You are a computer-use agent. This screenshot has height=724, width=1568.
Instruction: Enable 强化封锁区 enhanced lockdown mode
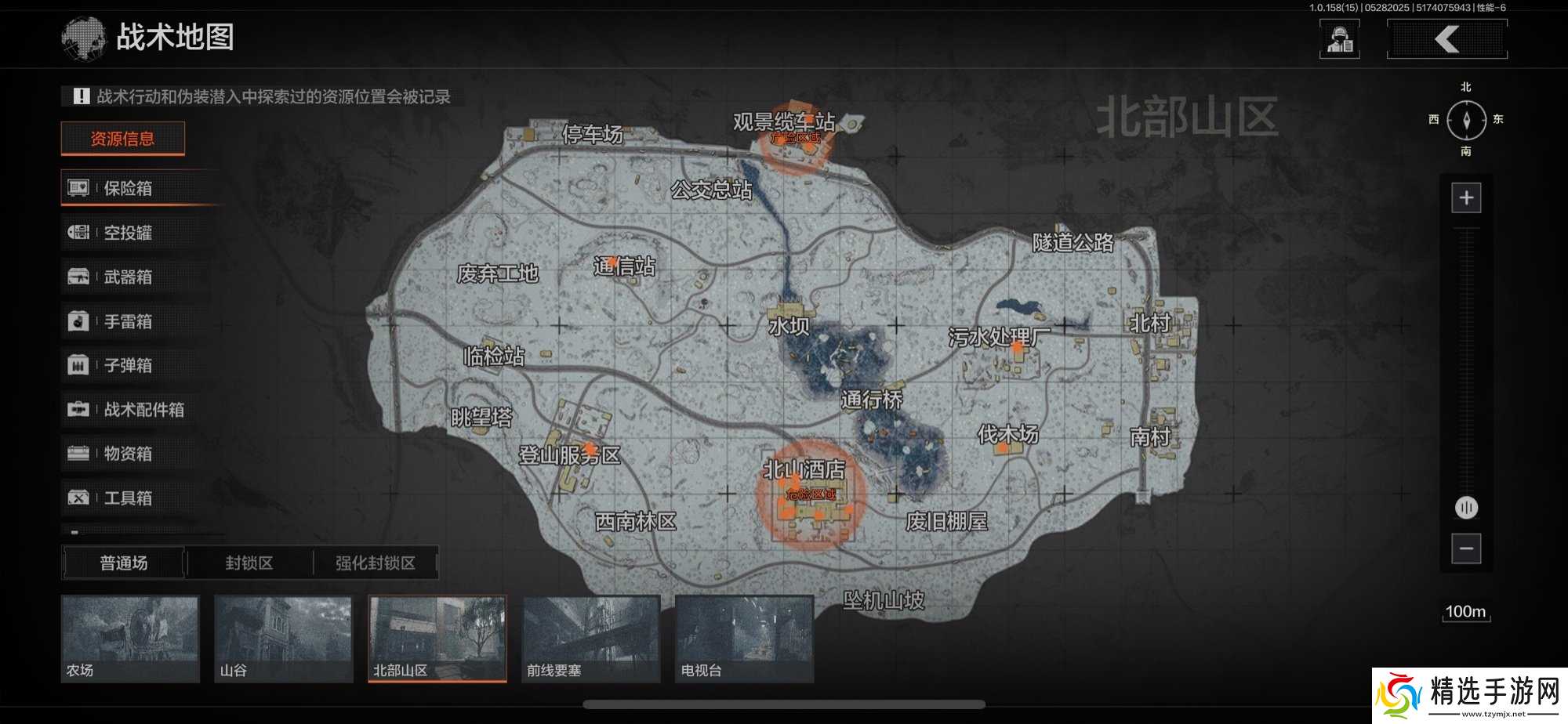point(375,563)
